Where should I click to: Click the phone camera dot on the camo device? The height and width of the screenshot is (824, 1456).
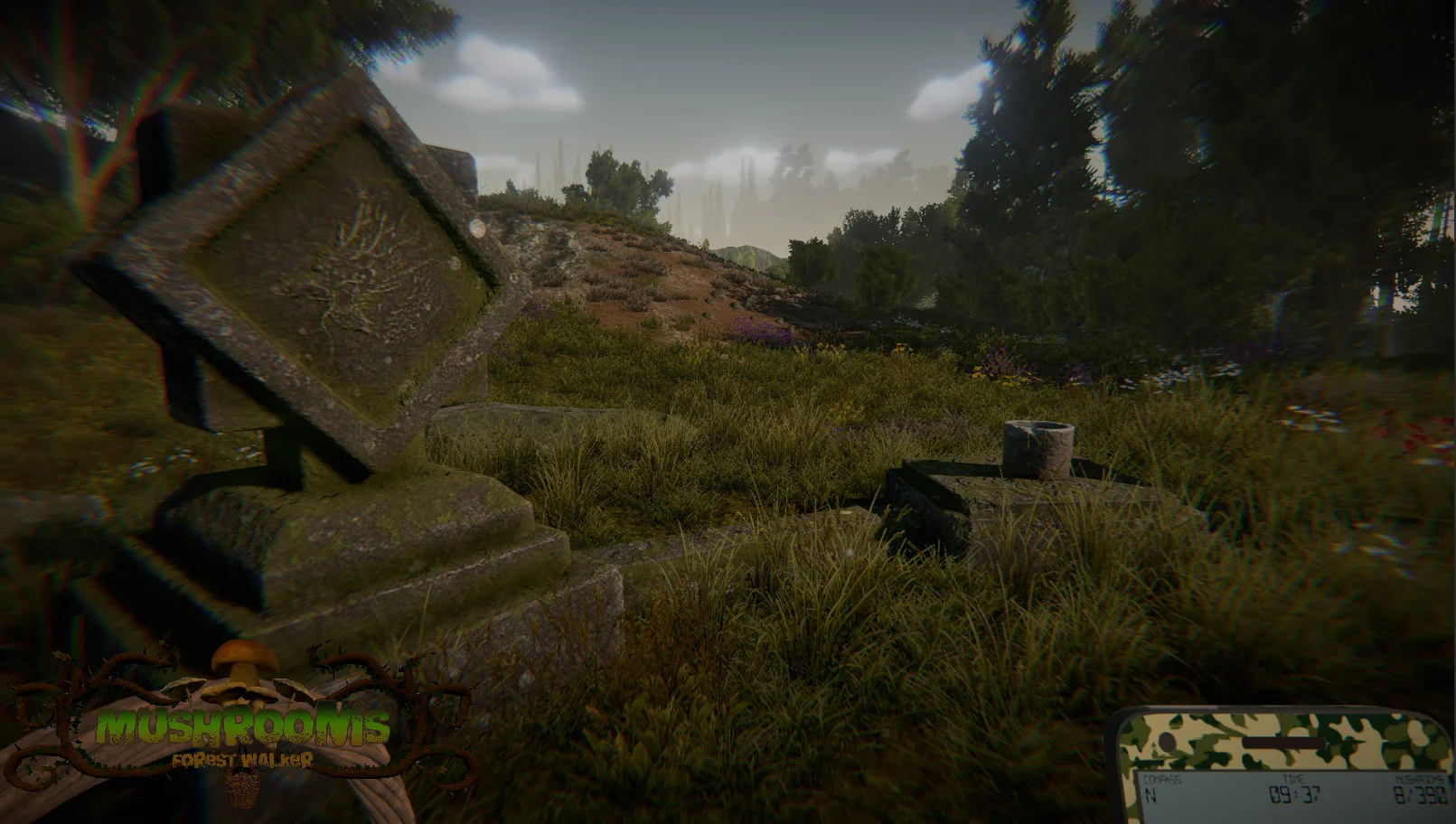tap(1166, 742)
